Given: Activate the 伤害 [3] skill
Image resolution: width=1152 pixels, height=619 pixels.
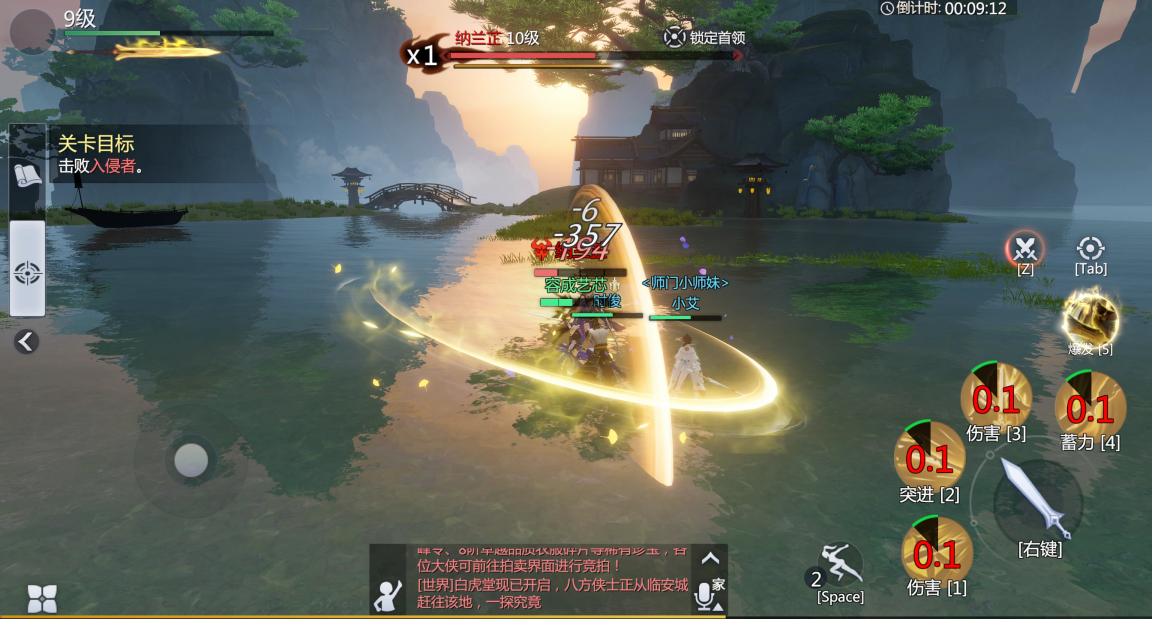Looking at the screenshot, I should (996, 398).
